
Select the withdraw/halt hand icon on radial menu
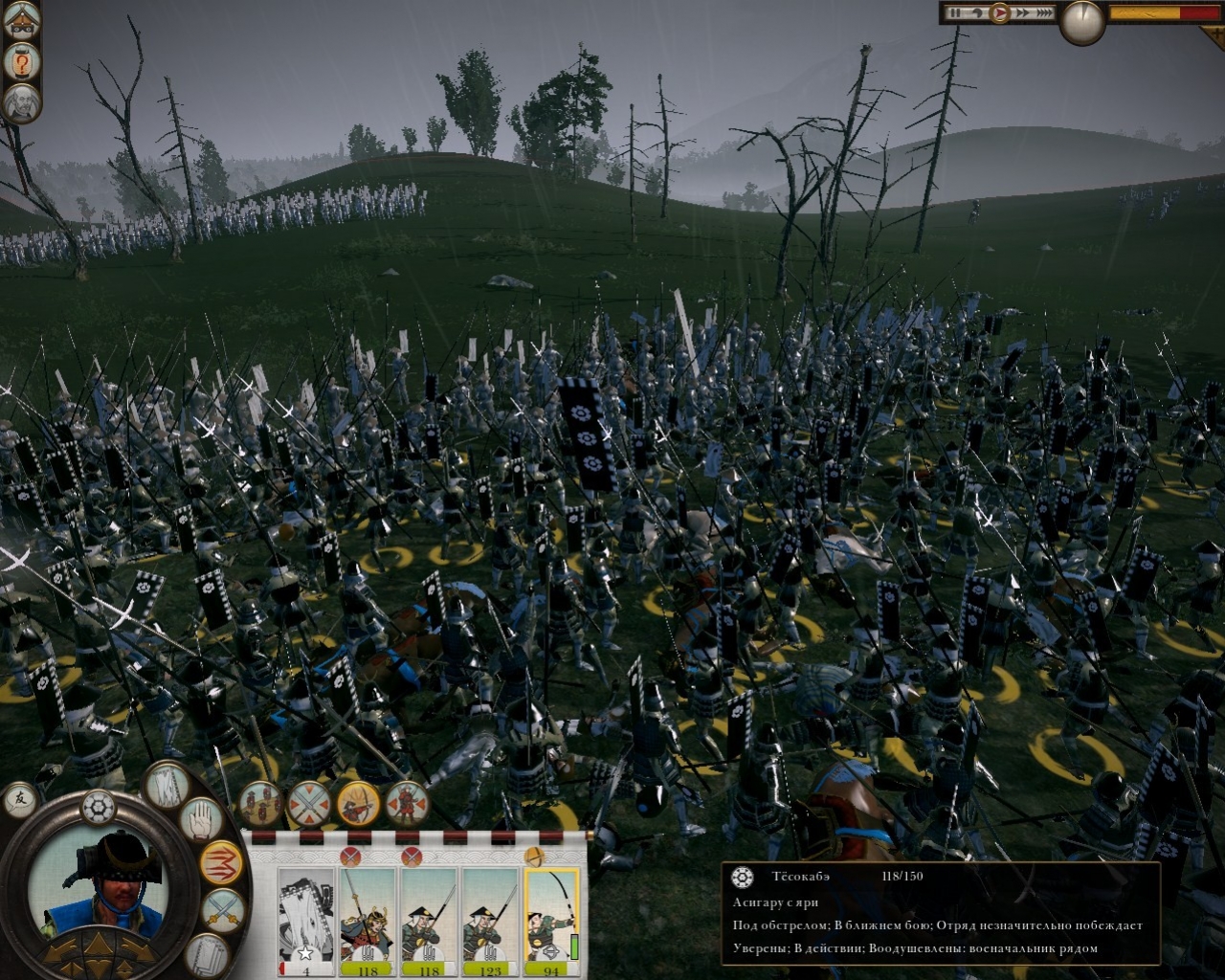[199, 818]
